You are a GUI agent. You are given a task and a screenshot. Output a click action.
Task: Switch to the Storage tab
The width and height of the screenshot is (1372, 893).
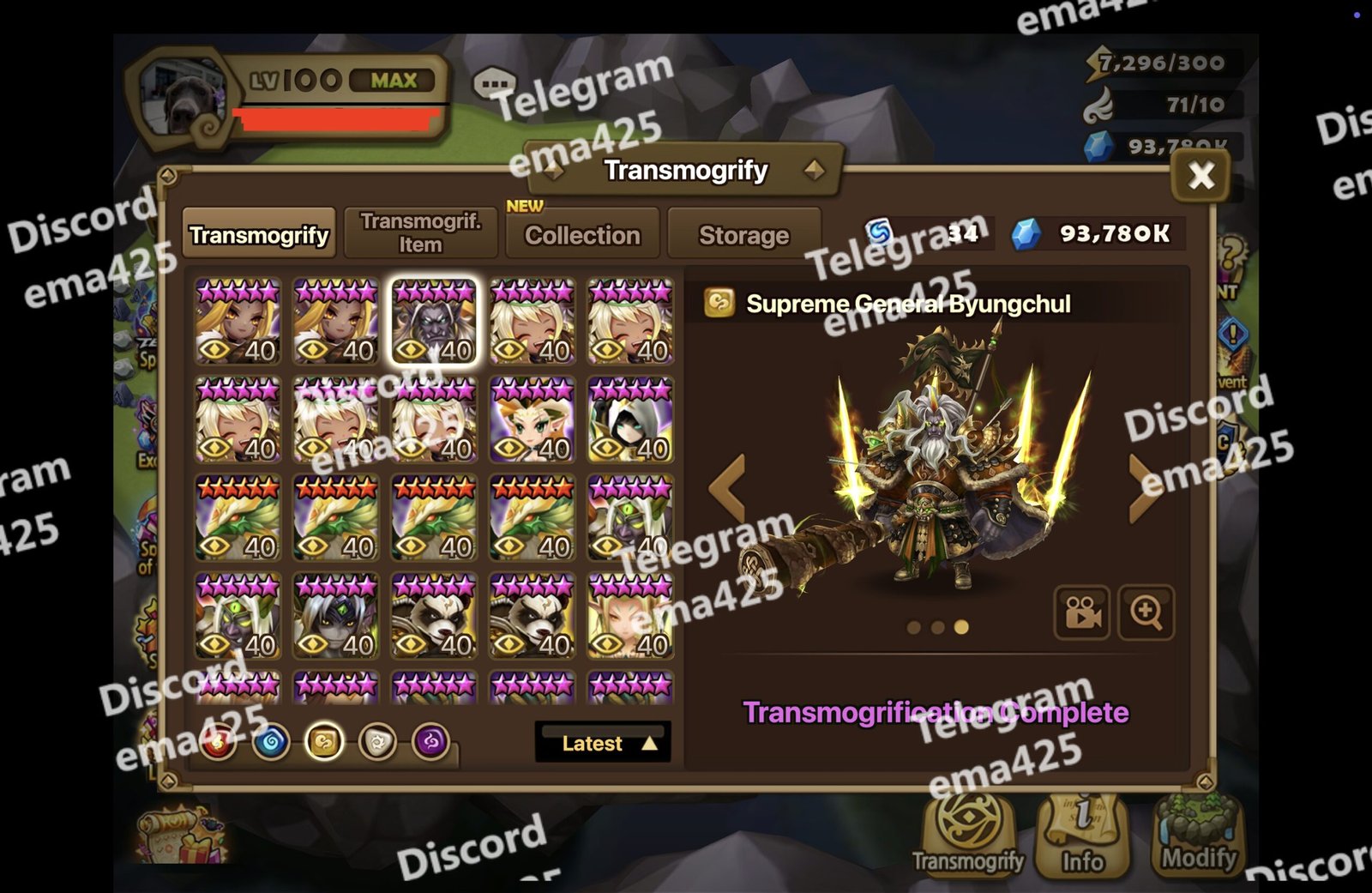pyautogui.click(x=743, y=234)
